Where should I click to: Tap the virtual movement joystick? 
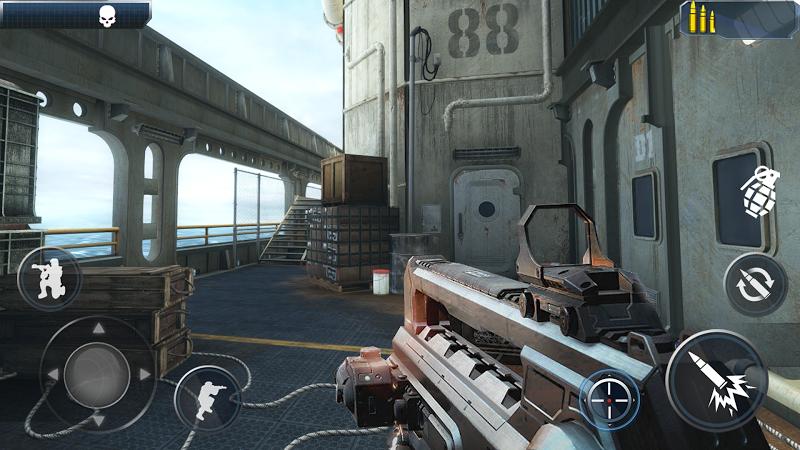97,374
